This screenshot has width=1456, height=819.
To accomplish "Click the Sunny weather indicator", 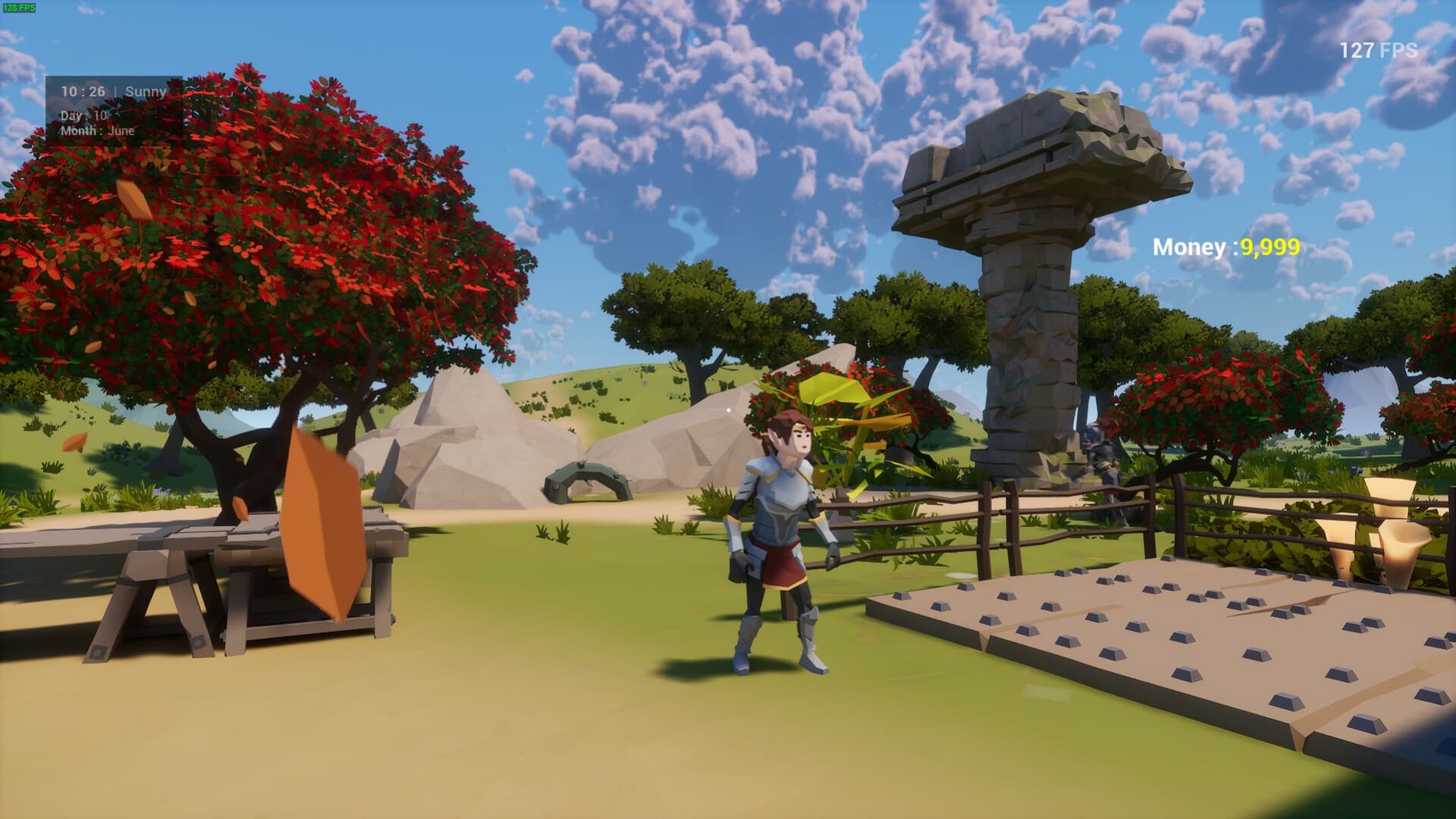I will pos(146,91).
